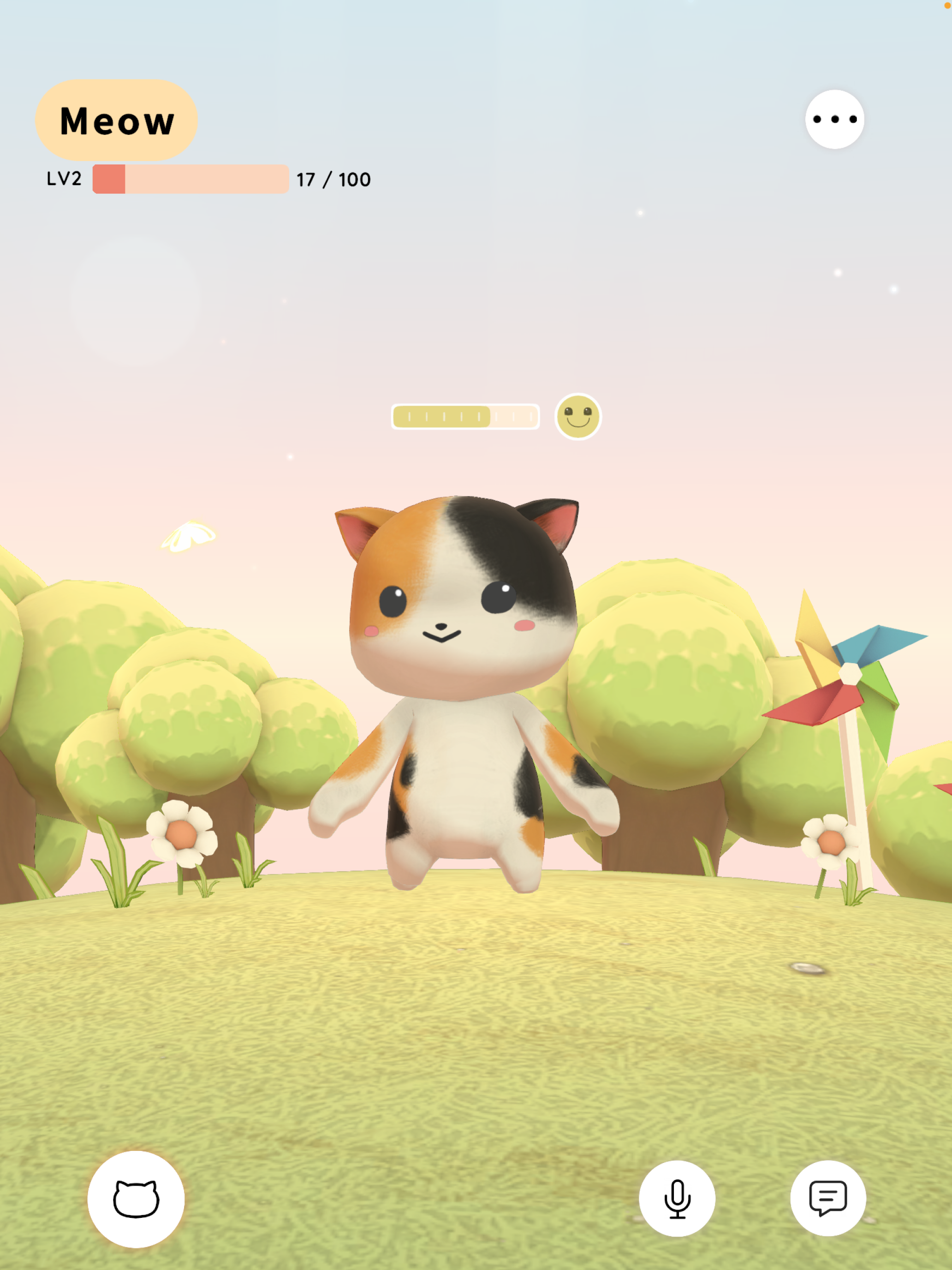Tap the LV2 label
This screenshot has height=1270, width=952.
pos(63,180)
